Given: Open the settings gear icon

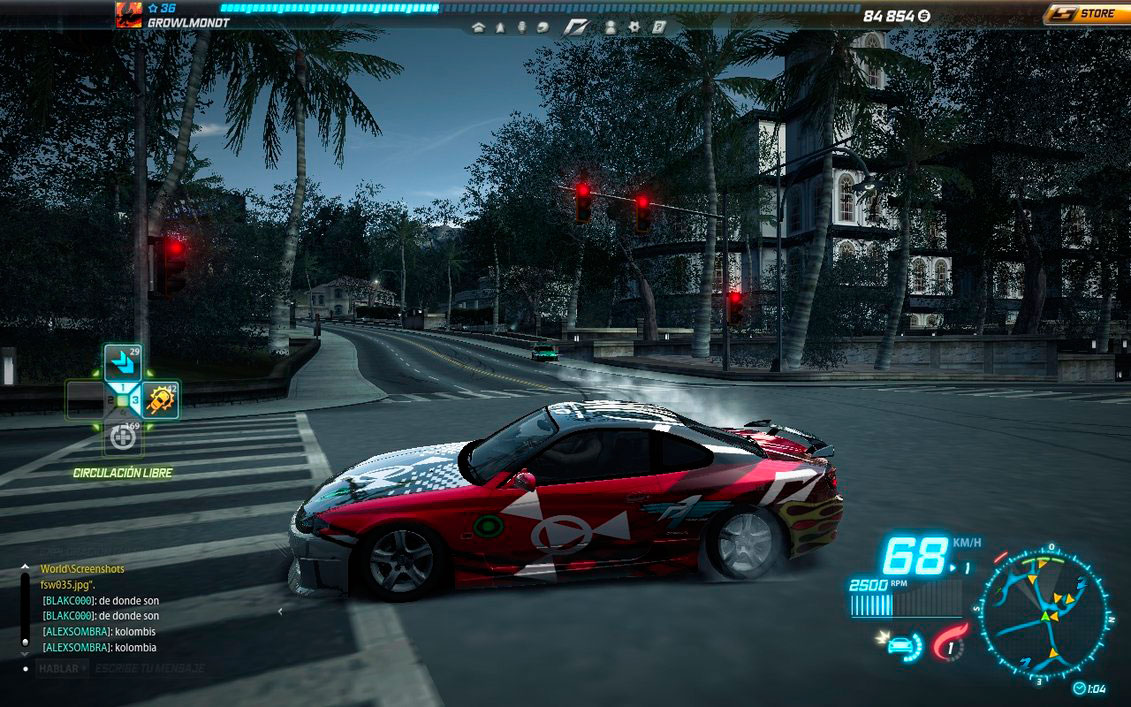Looking at the screenshot, I should coord(636,27).
